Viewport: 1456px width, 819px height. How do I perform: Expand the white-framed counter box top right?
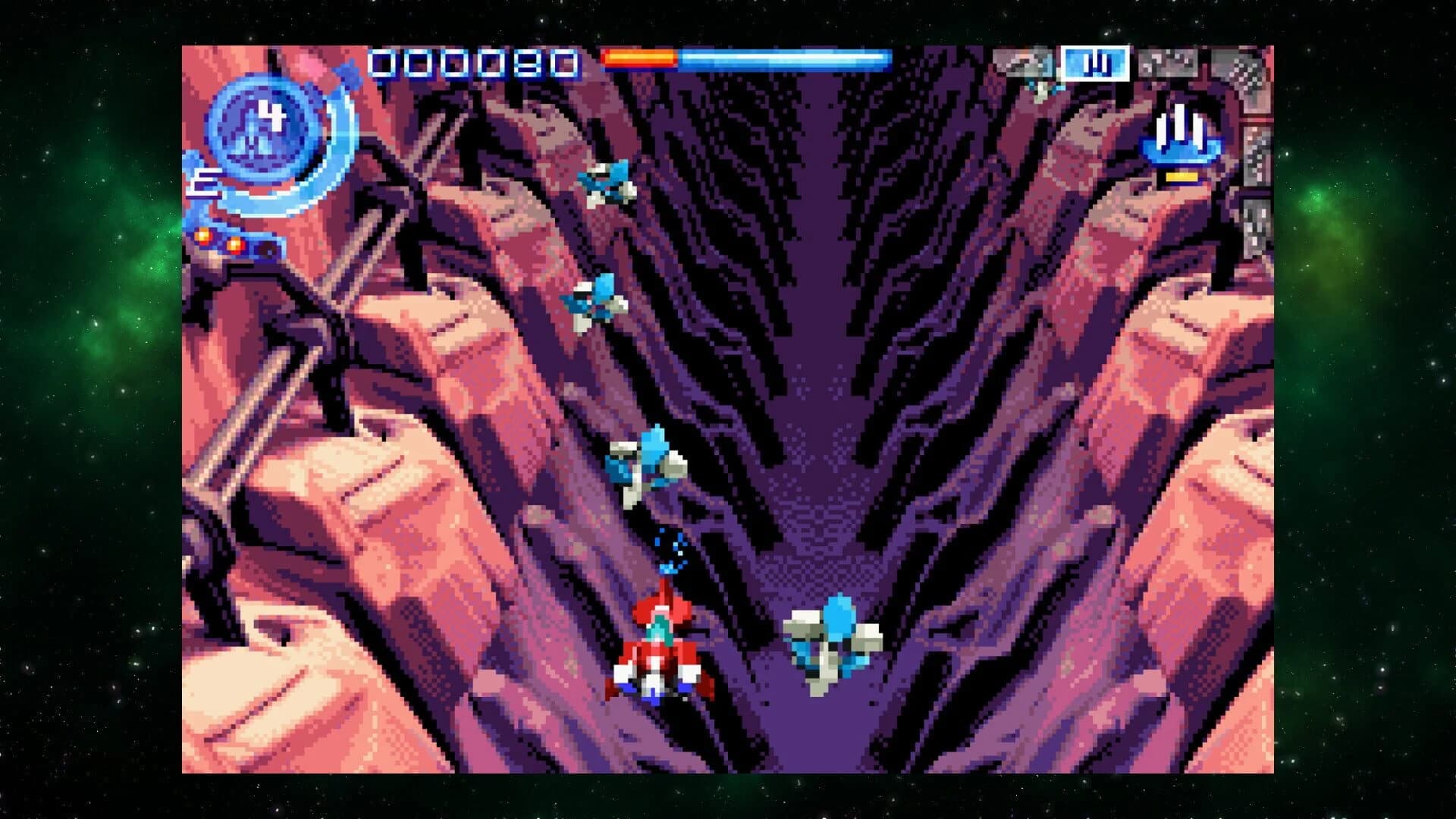click(x=1095, y=64)
